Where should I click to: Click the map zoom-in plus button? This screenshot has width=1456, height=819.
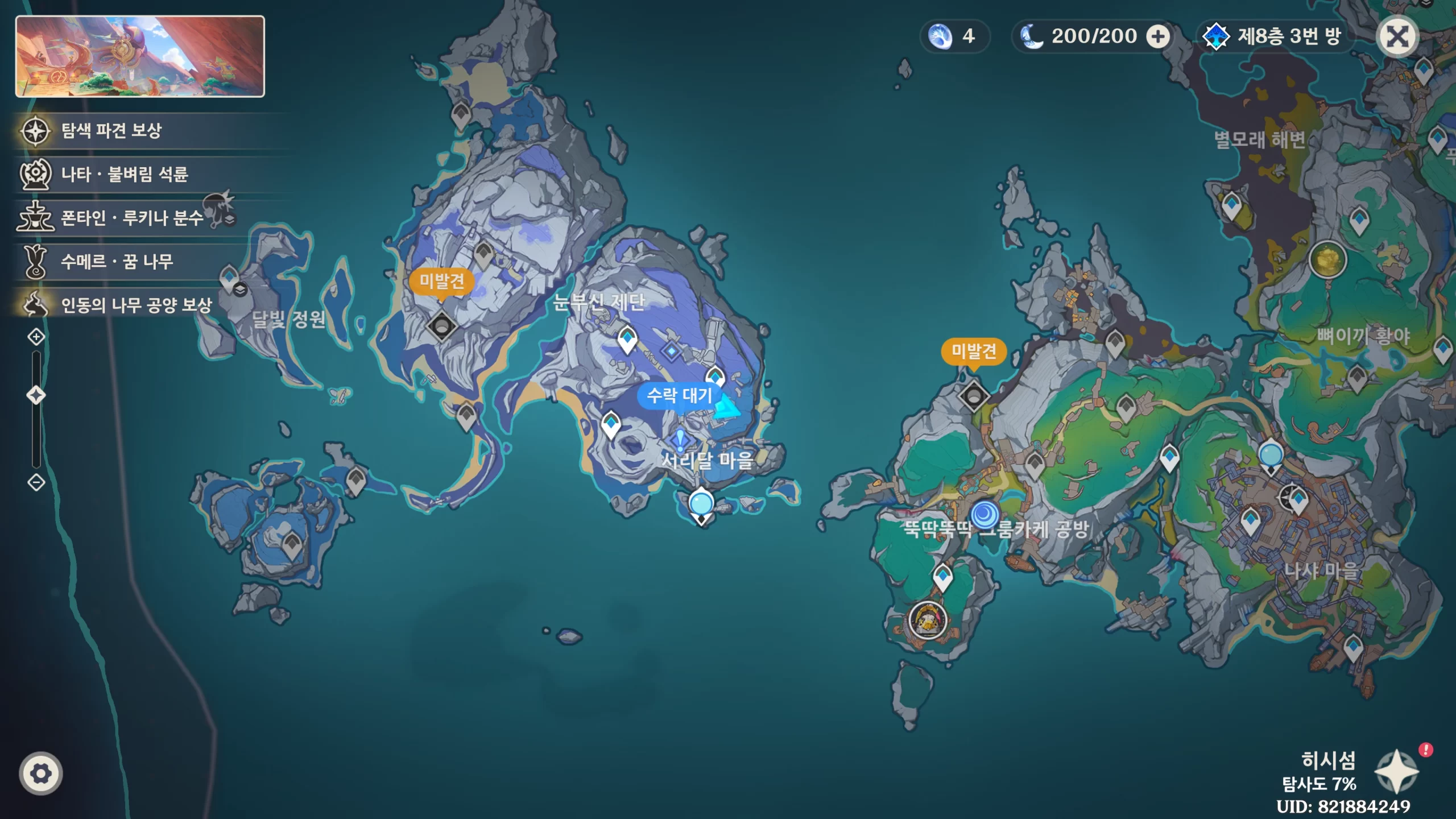tap(36, 337)
